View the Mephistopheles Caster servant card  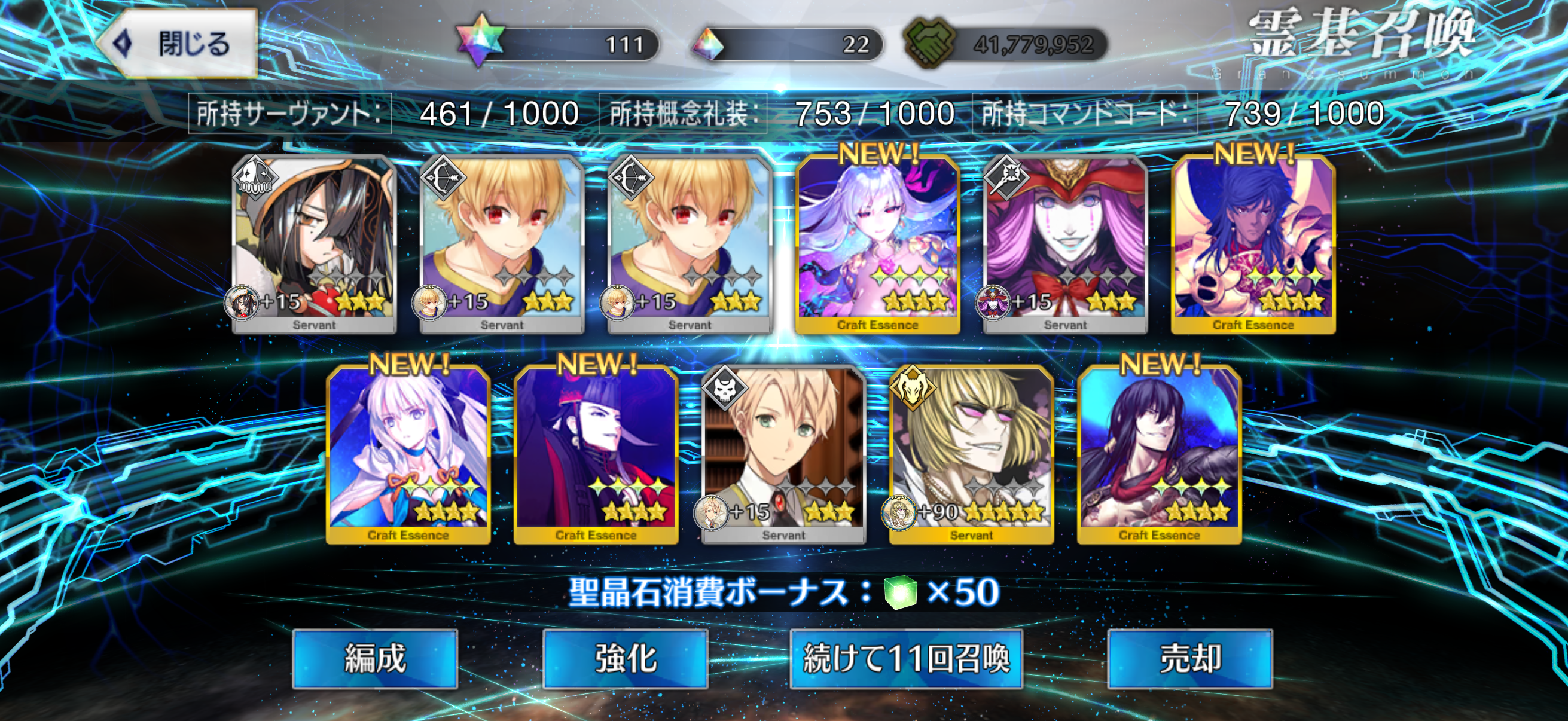click(x=1065, y=243)
